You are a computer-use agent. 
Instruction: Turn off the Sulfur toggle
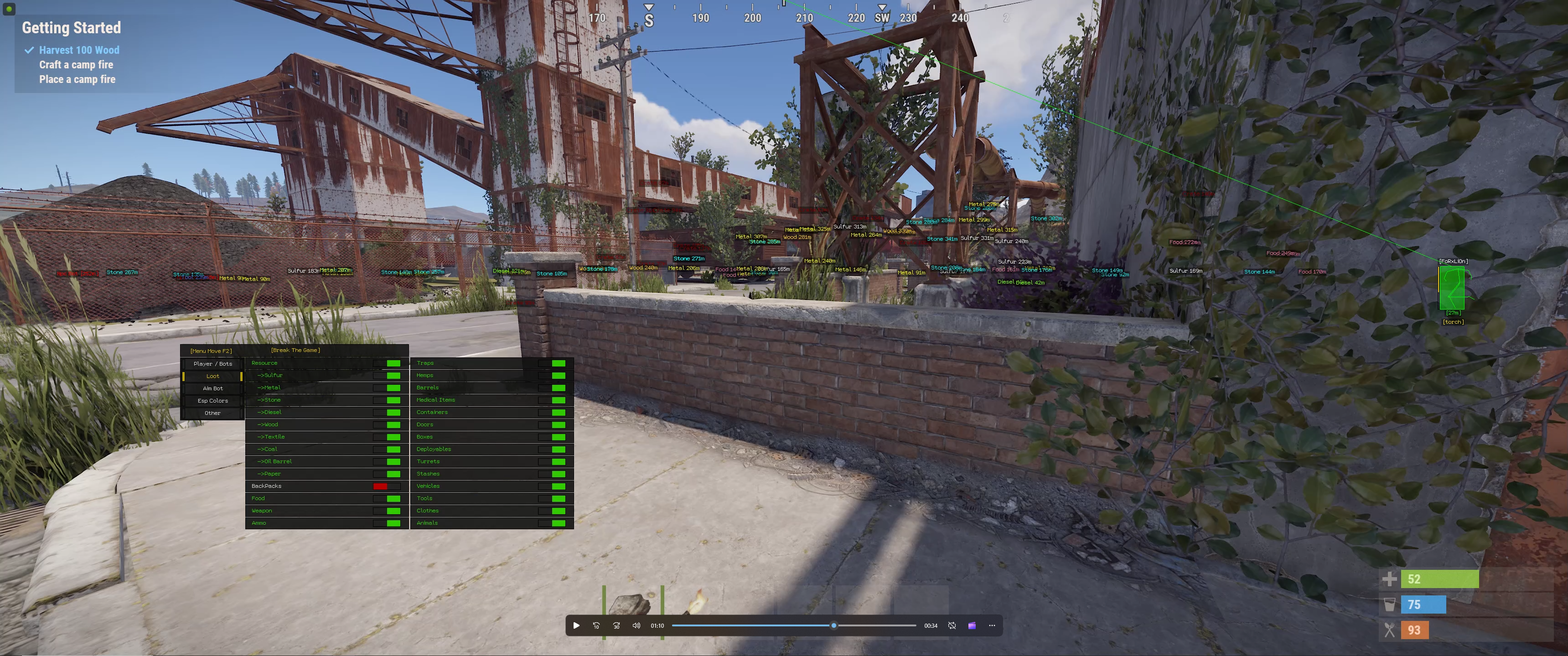pyautogui.click(x=387, y=376)
